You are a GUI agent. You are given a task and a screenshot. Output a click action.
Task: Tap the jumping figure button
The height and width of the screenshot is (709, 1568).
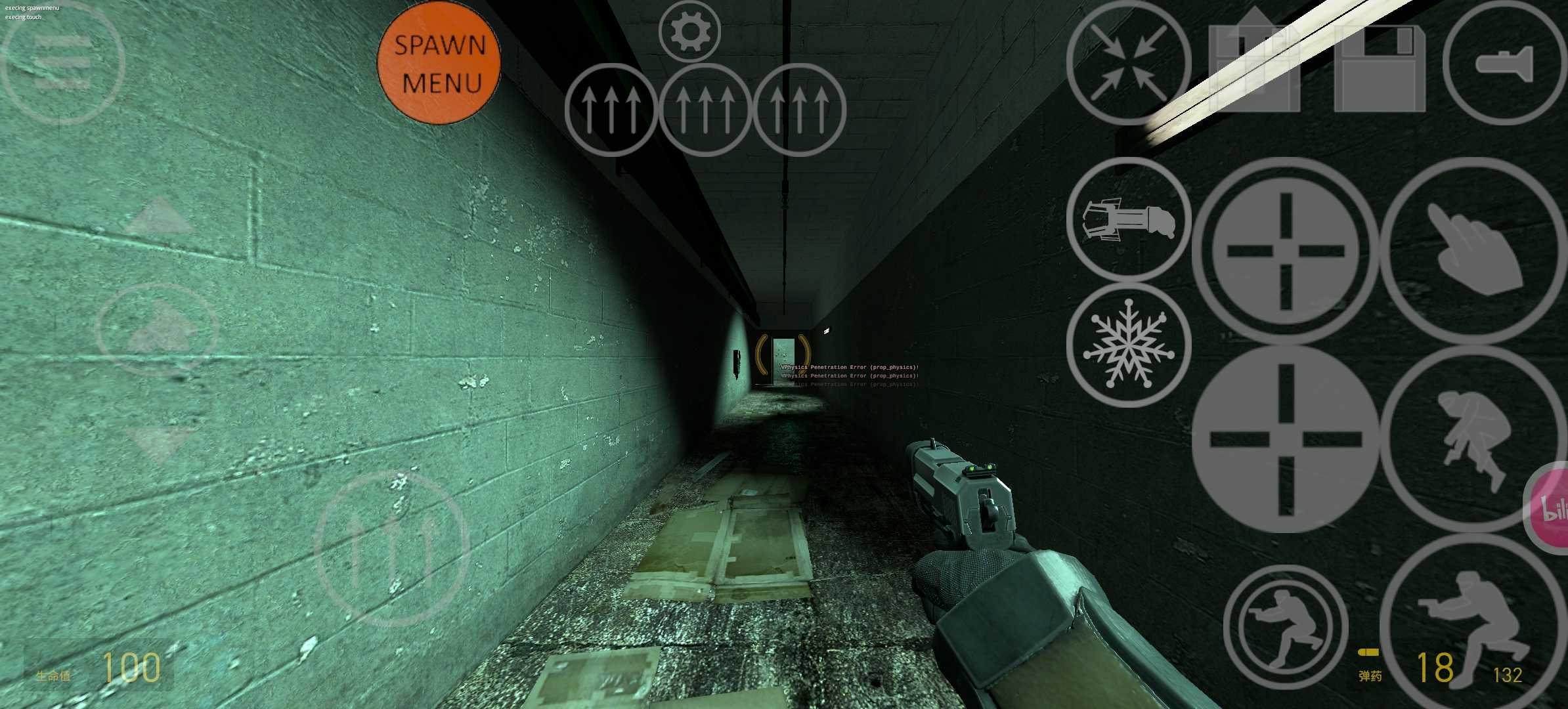[x=1474, y=439]
